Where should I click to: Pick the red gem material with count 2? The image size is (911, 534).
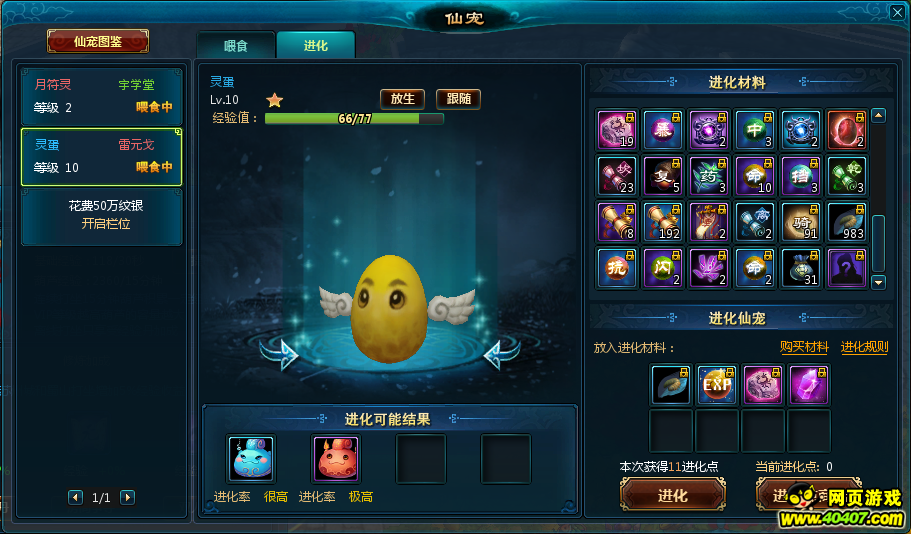[x=846, y=130]
